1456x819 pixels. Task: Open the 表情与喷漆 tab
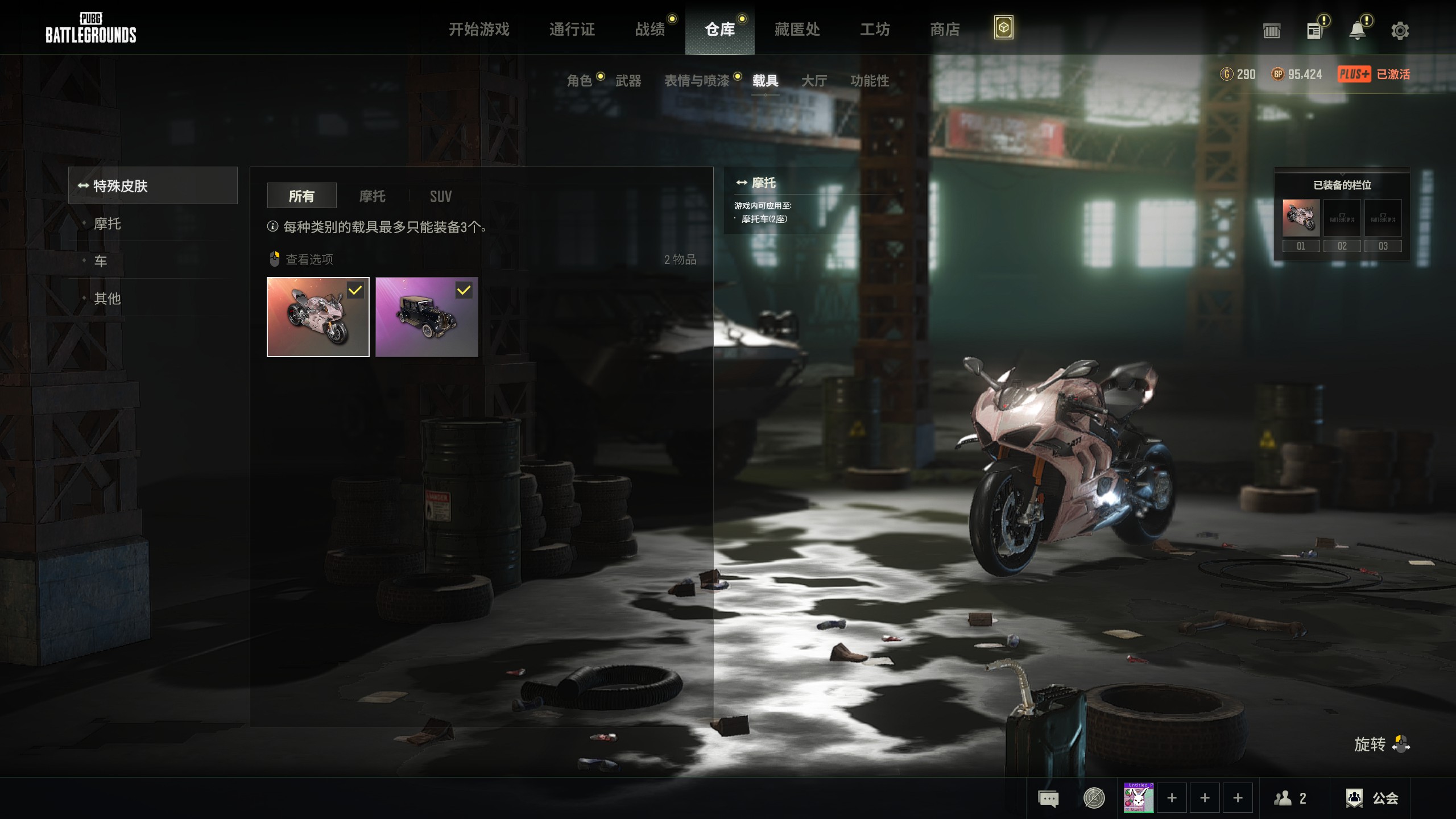697,81
